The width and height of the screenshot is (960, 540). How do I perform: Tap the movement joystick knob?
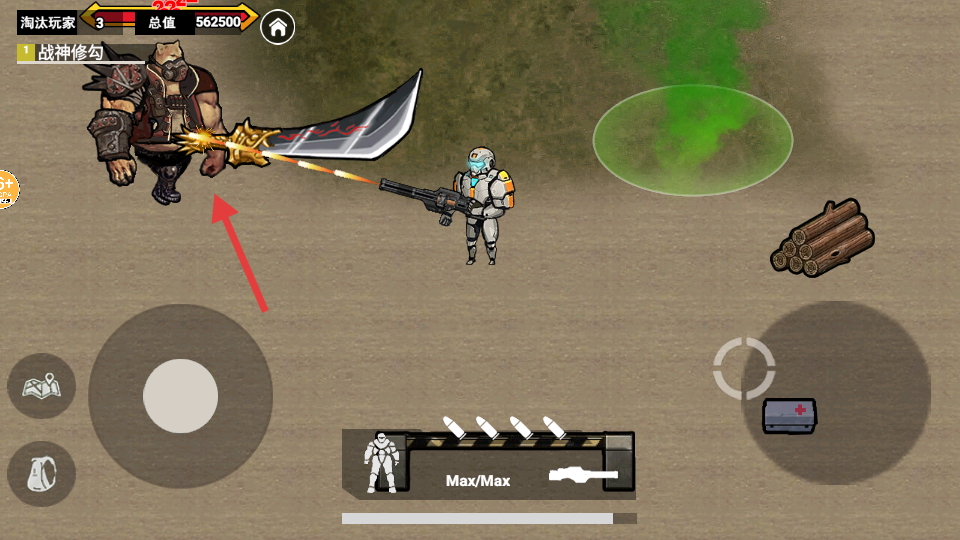pyautogui.click(x=181, y=396)
